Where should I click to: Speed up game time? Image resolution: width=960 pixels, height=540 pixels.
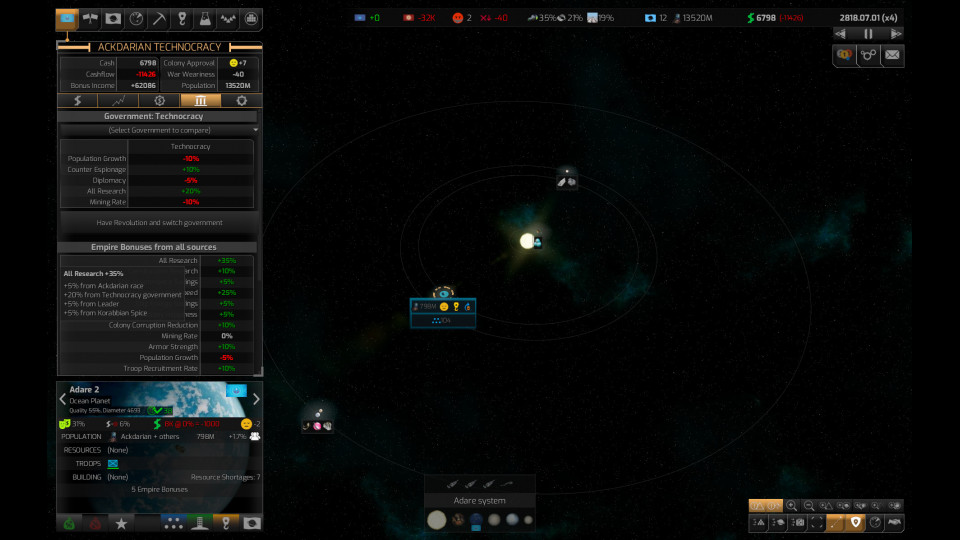[x=896, y=33]
